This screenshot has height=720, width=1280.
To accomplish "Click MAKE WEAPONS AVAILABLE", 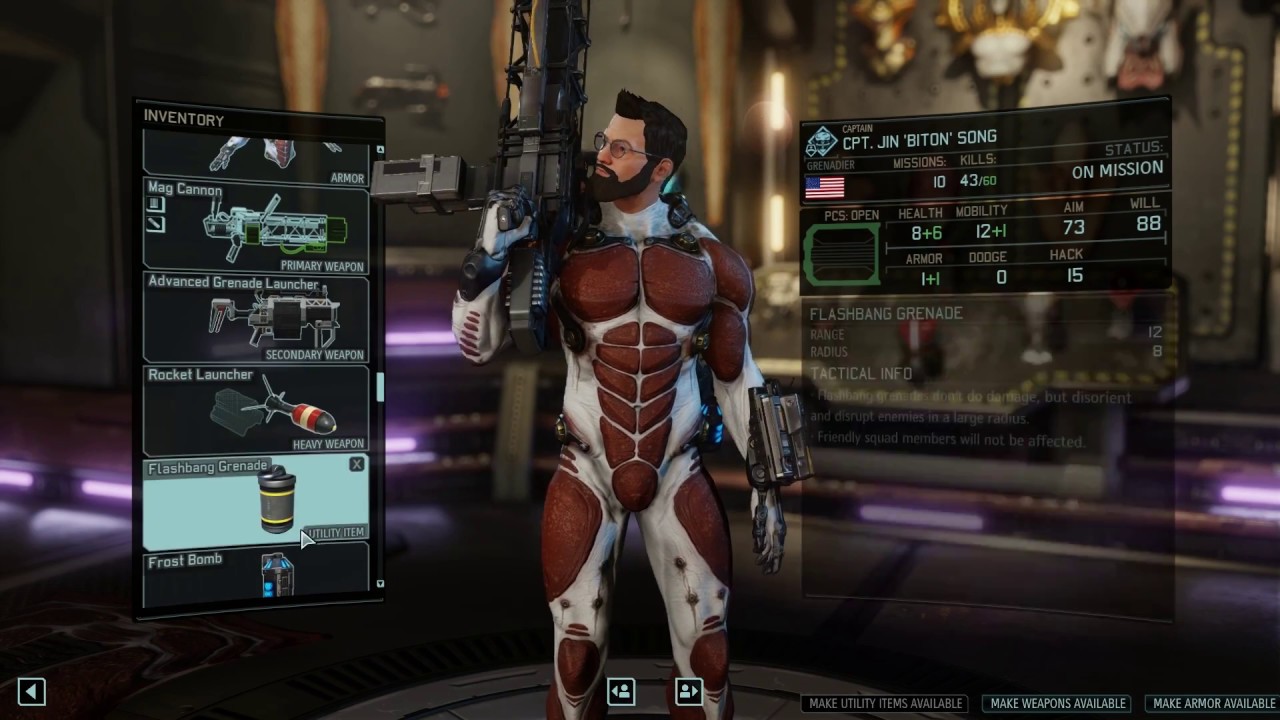I will (x=1057, y=703).
